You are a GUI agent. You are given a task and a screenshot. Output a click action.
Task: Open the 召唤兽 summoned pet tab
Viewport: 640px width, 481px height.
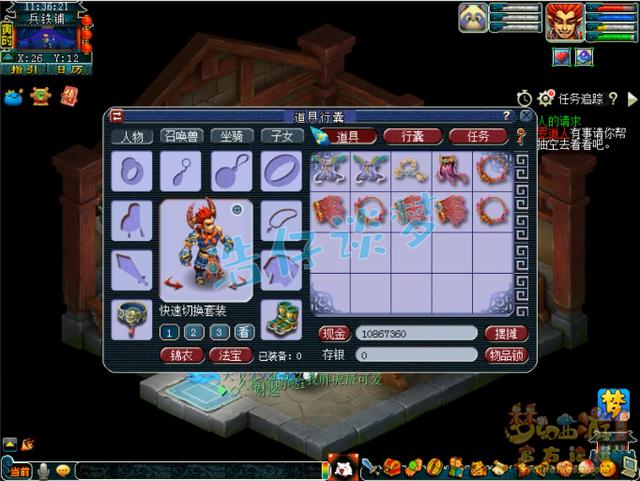click(181, 137)
